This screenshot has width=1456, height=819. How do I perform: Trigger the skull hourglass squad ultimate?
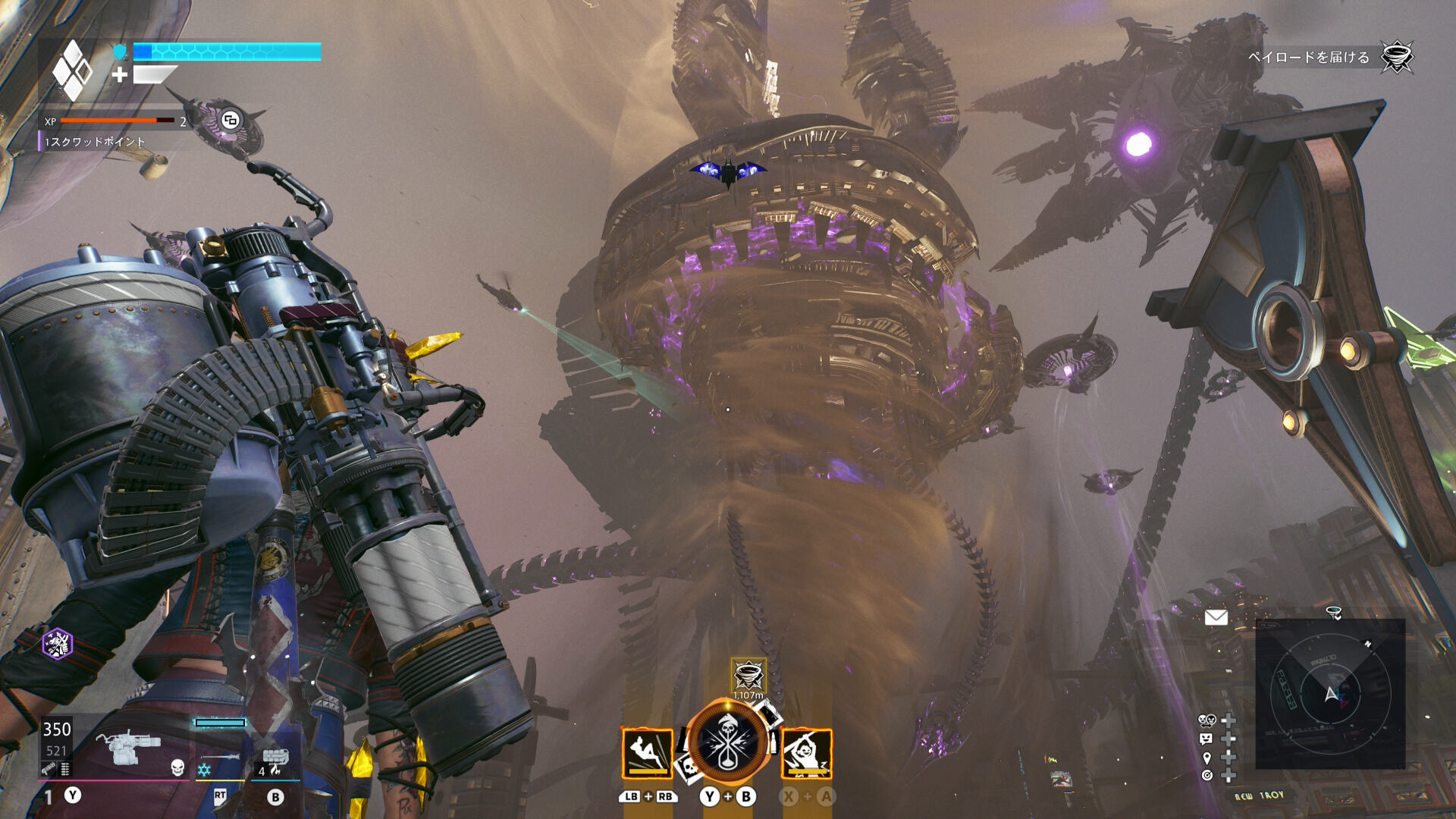[x=728, y=743]
